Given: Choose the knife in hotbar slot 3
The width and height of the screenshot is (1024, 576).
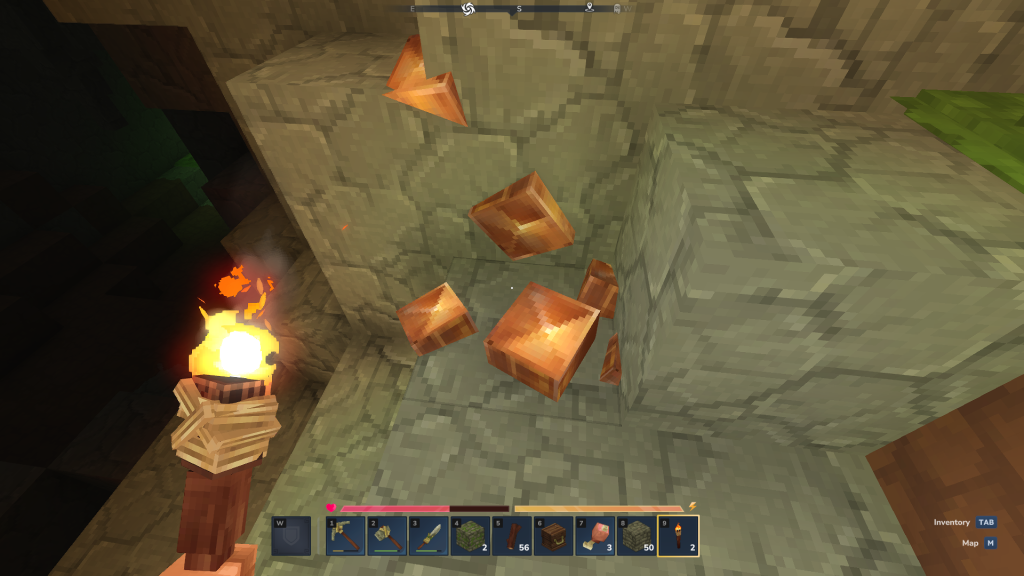Looking at the screenshot, I should point(428,535).
